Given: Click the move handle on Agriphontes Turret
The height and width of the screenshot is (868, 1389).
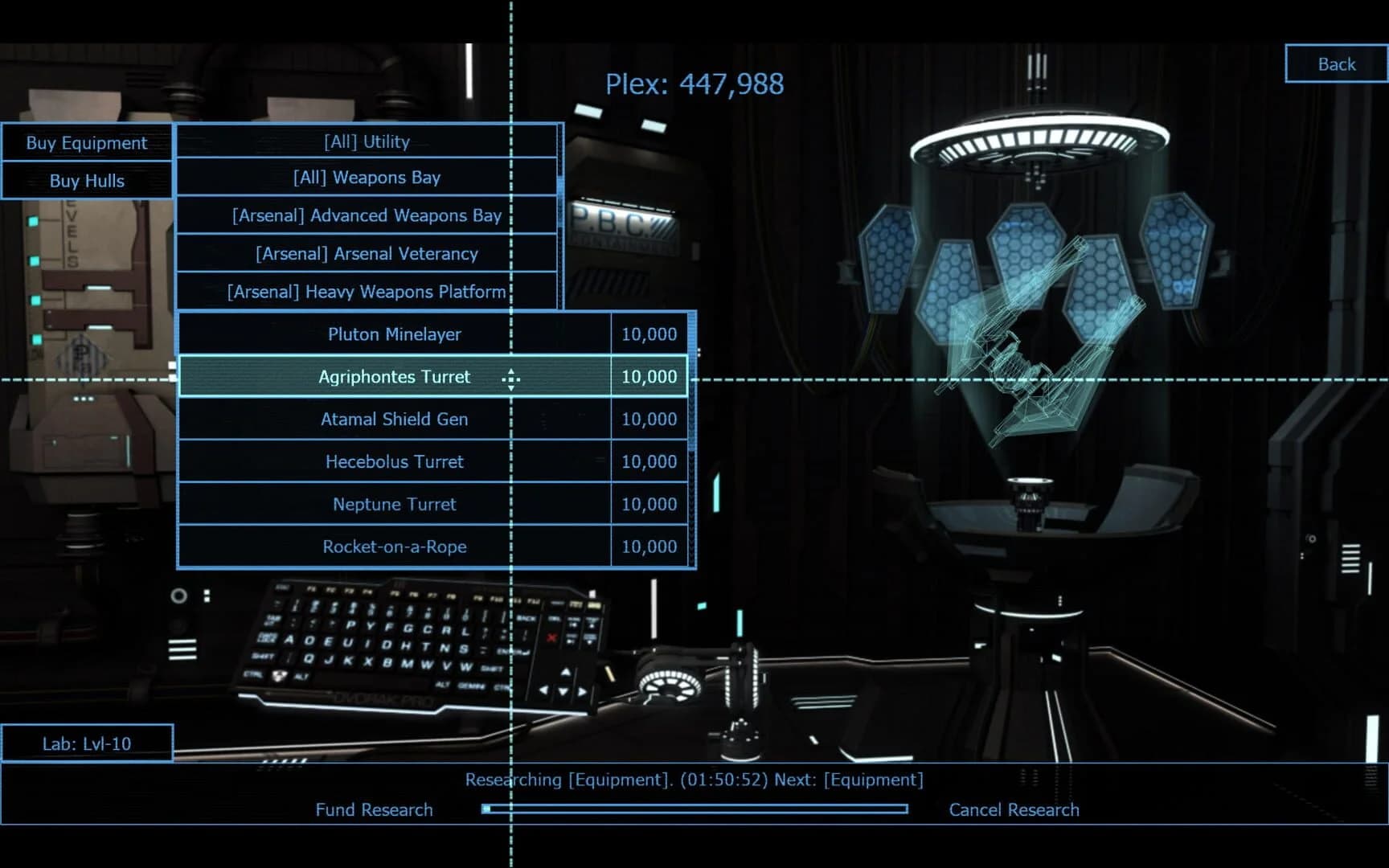Looking at the screenshot, I should tap(512, 377).
